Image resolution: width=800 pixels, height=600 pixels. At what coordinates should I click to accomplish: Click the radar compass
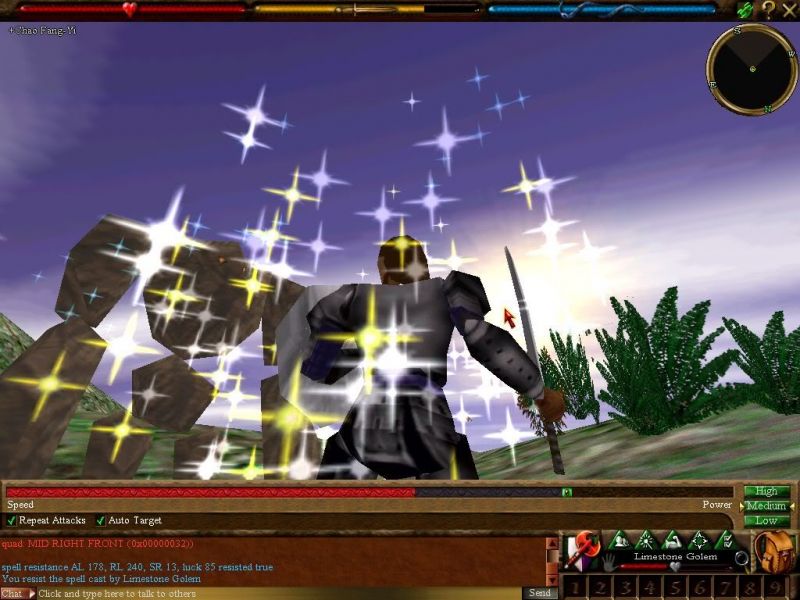click(x=751, y=68)
